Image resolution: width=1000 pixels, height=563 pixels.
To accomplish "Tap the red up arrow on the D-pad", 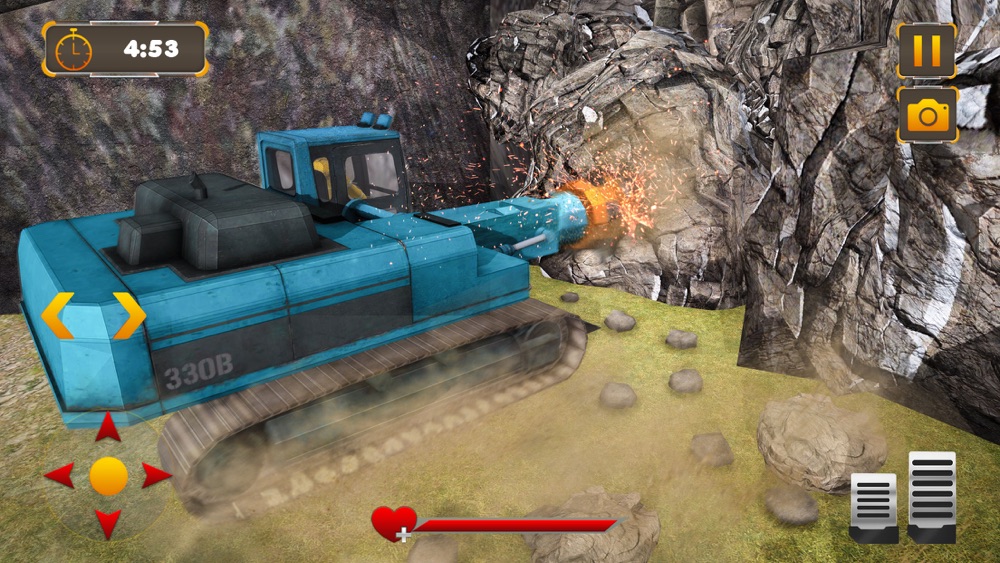I will (108, 427).
